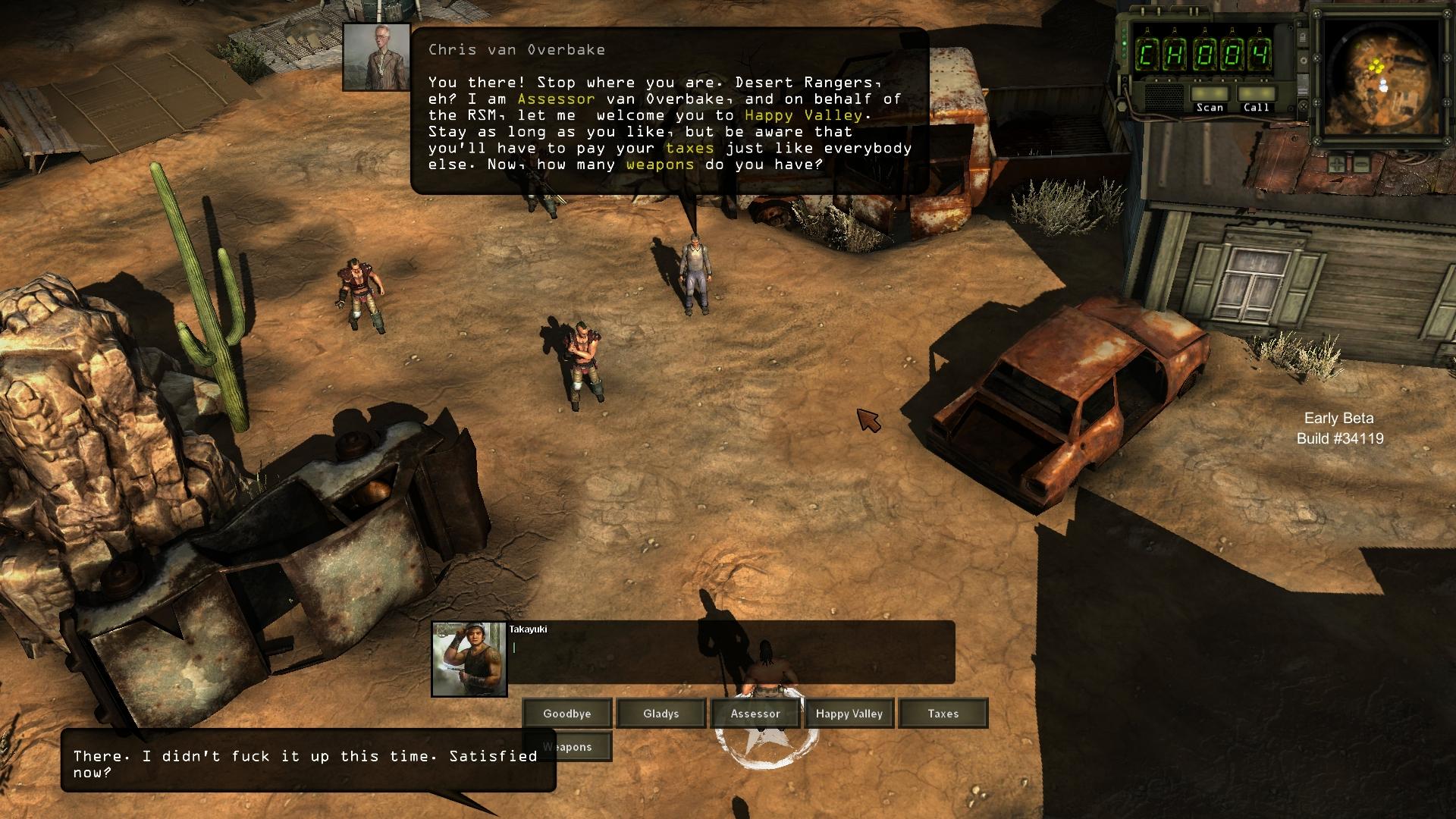Screen dimensions: 1456x819
Task: Ask about Happy Valley
Action: (x=849, y=714)
